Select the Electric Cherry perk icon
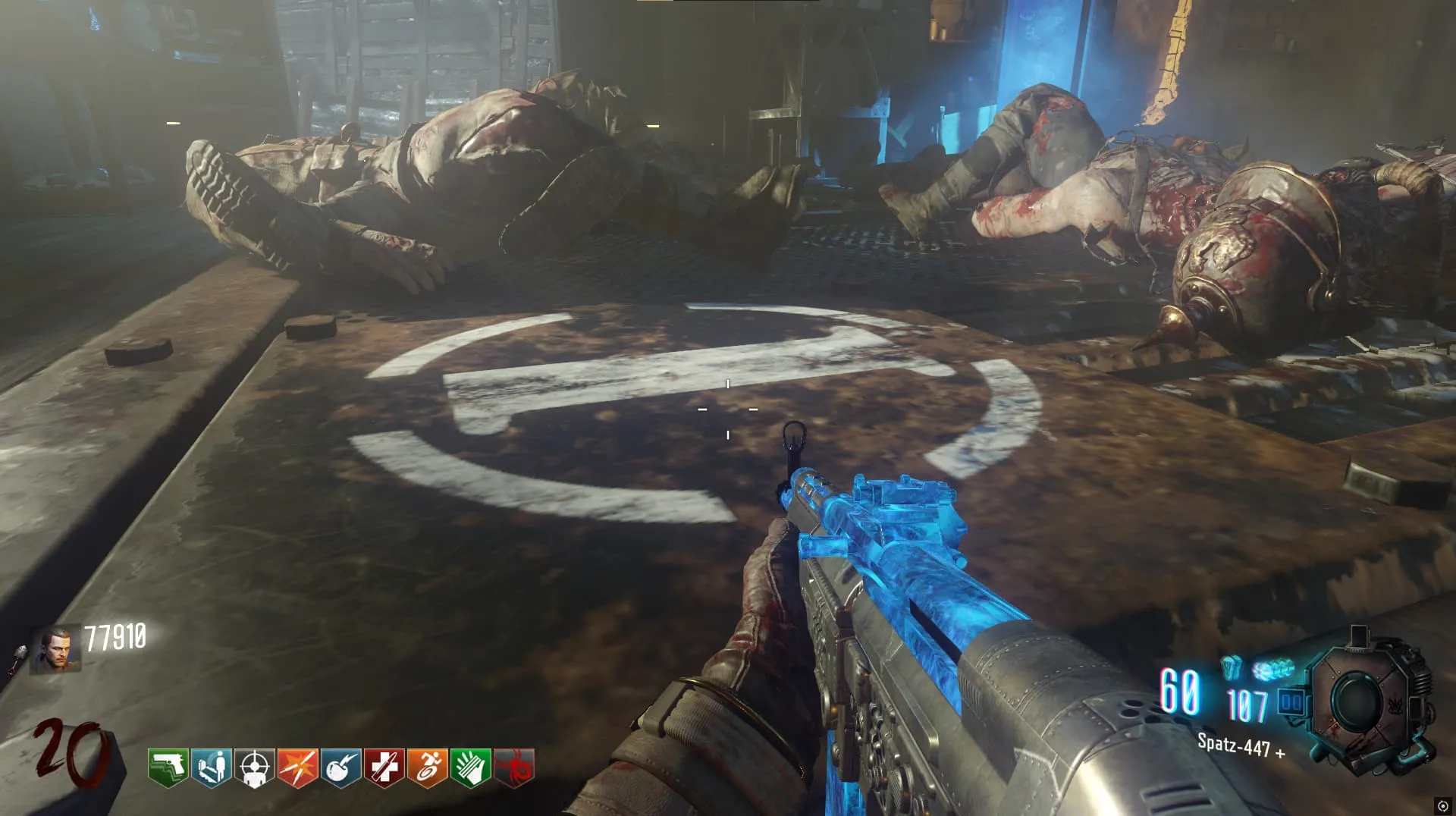Screen dimensions: 1456x816 [340, 767]
